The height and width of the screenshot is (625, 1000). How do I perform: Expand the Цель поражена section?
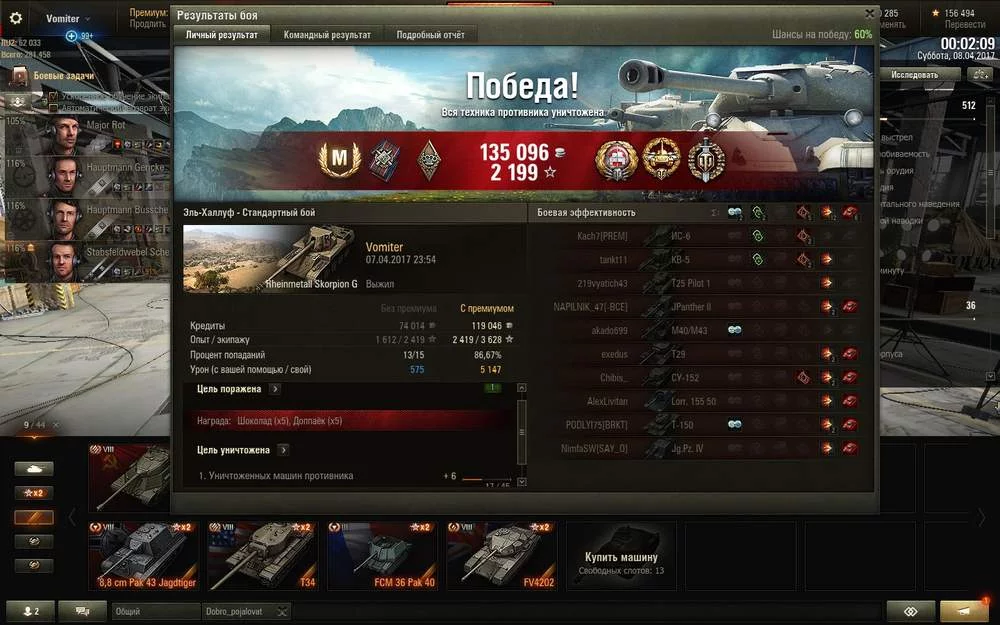click(x=275, y=389)
